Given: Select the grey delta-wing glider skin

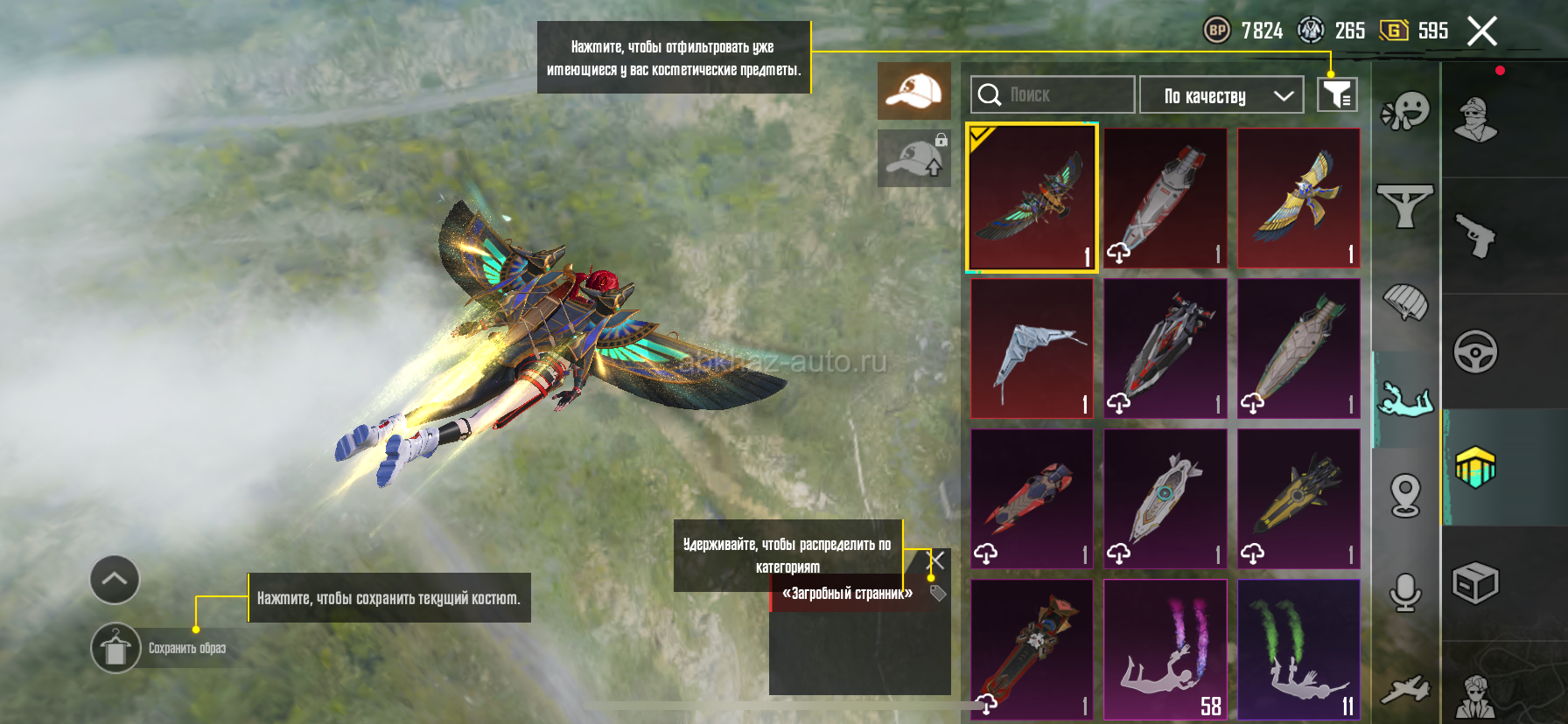Looking at the screenshot, I should [x=1032, y=348].
